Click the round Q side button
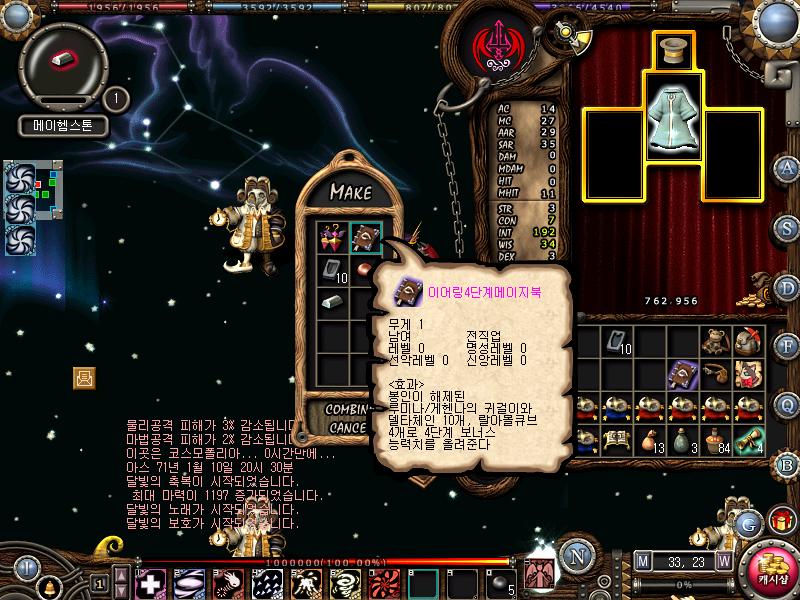800x600 pixels. pos(788,404)
